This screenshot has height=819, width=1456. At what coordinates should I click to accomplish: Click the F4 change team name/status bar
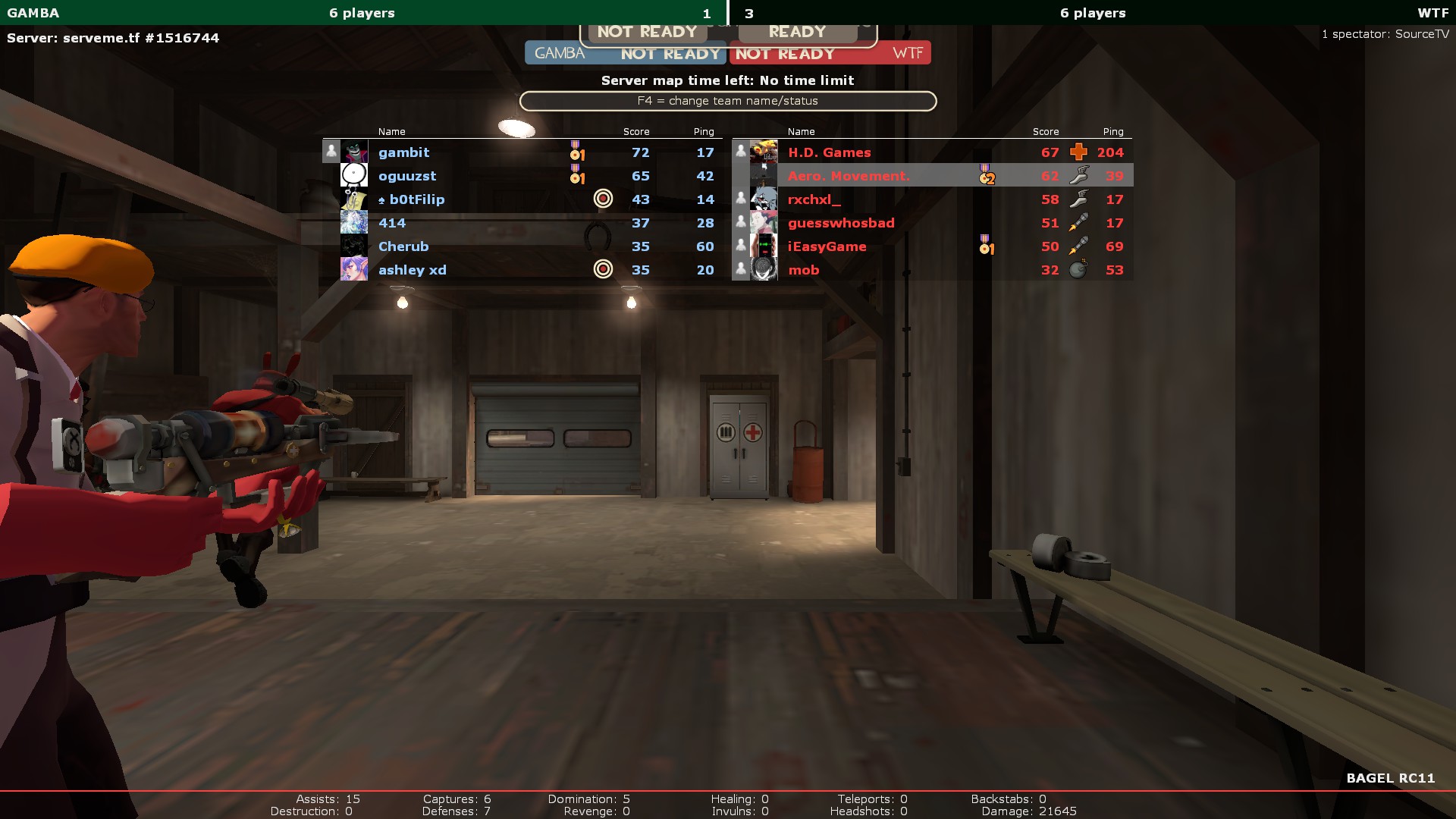pyautogui.click(x=727, y=101)
